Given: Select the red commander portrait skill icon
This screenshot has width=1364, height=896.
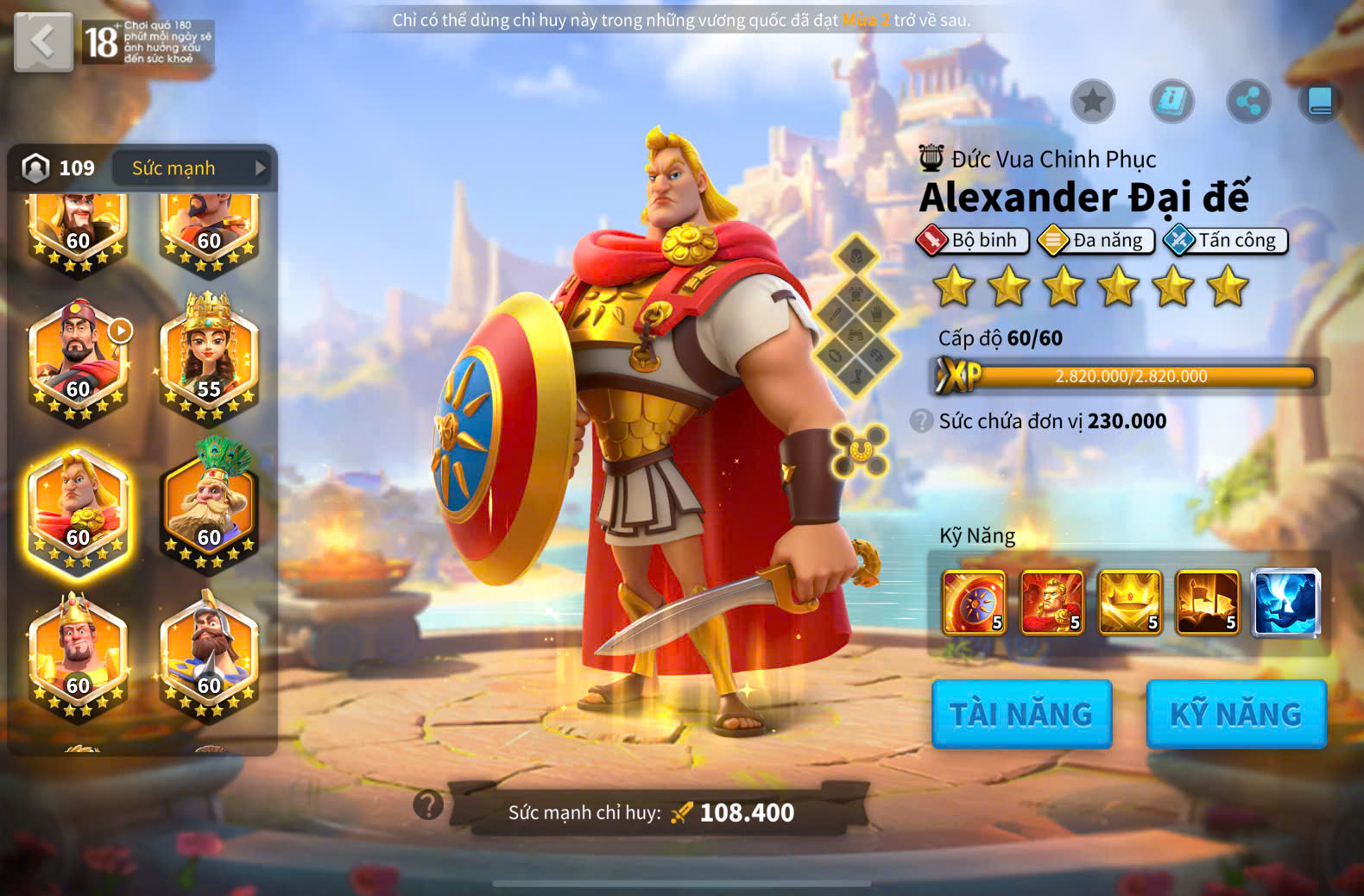Looking at the screenshot, I should (x=1051, y=603).
